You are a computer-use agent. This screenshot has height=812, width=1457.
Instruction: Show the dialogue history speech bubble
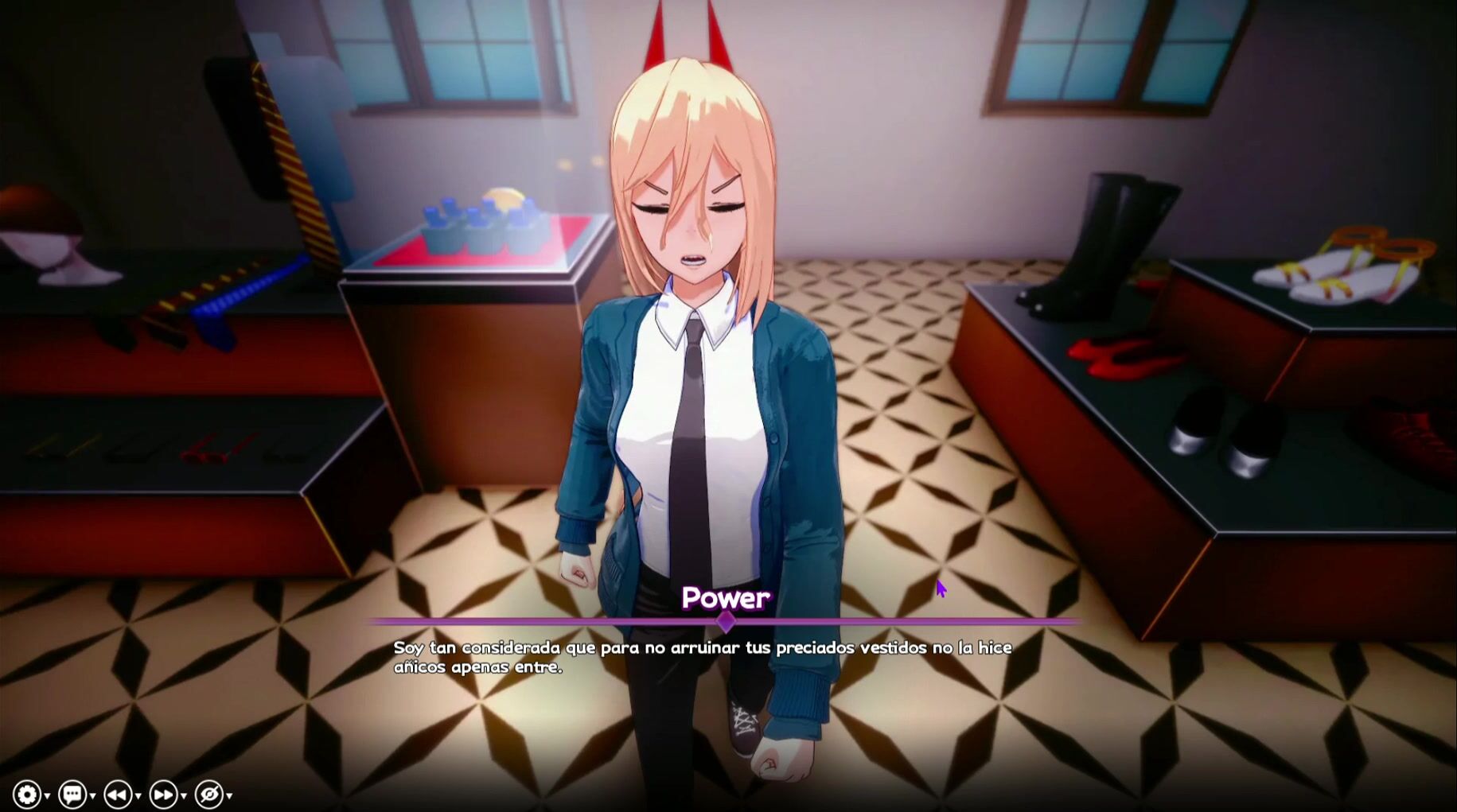pos(72,794)
